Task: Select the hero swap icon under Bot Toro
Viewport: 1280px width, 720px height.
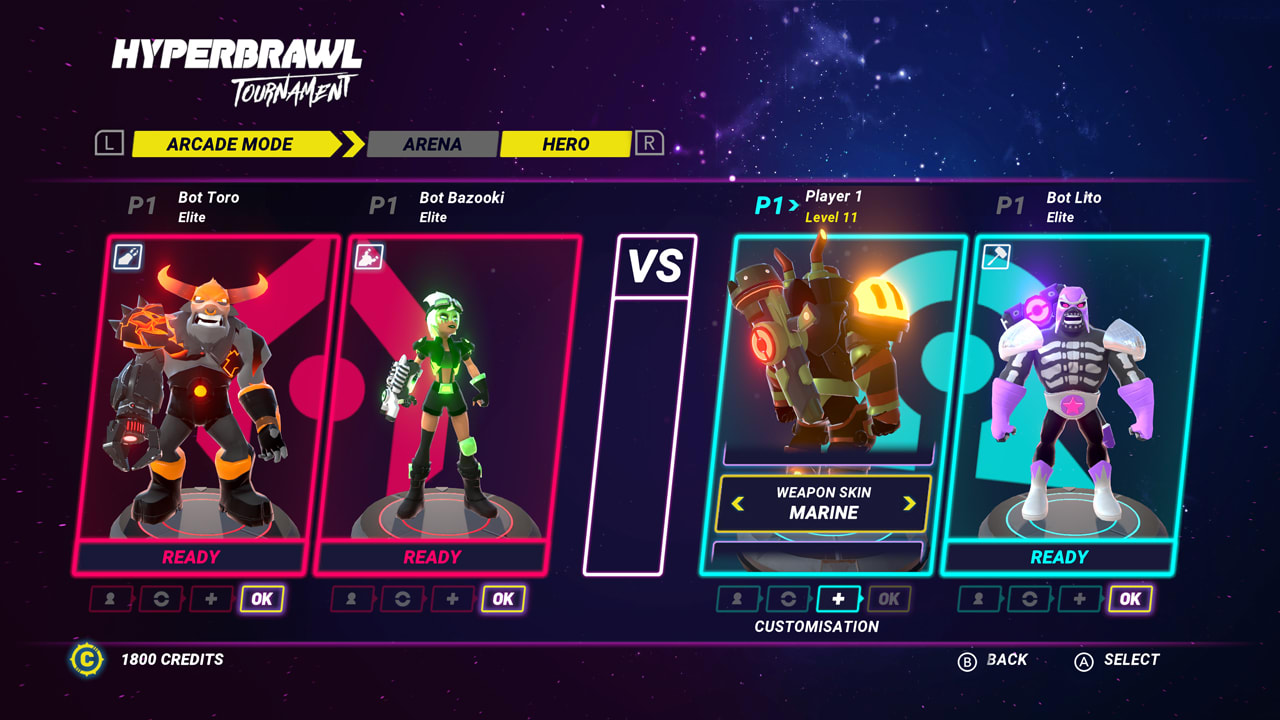Action: click(x=108, y=599)
